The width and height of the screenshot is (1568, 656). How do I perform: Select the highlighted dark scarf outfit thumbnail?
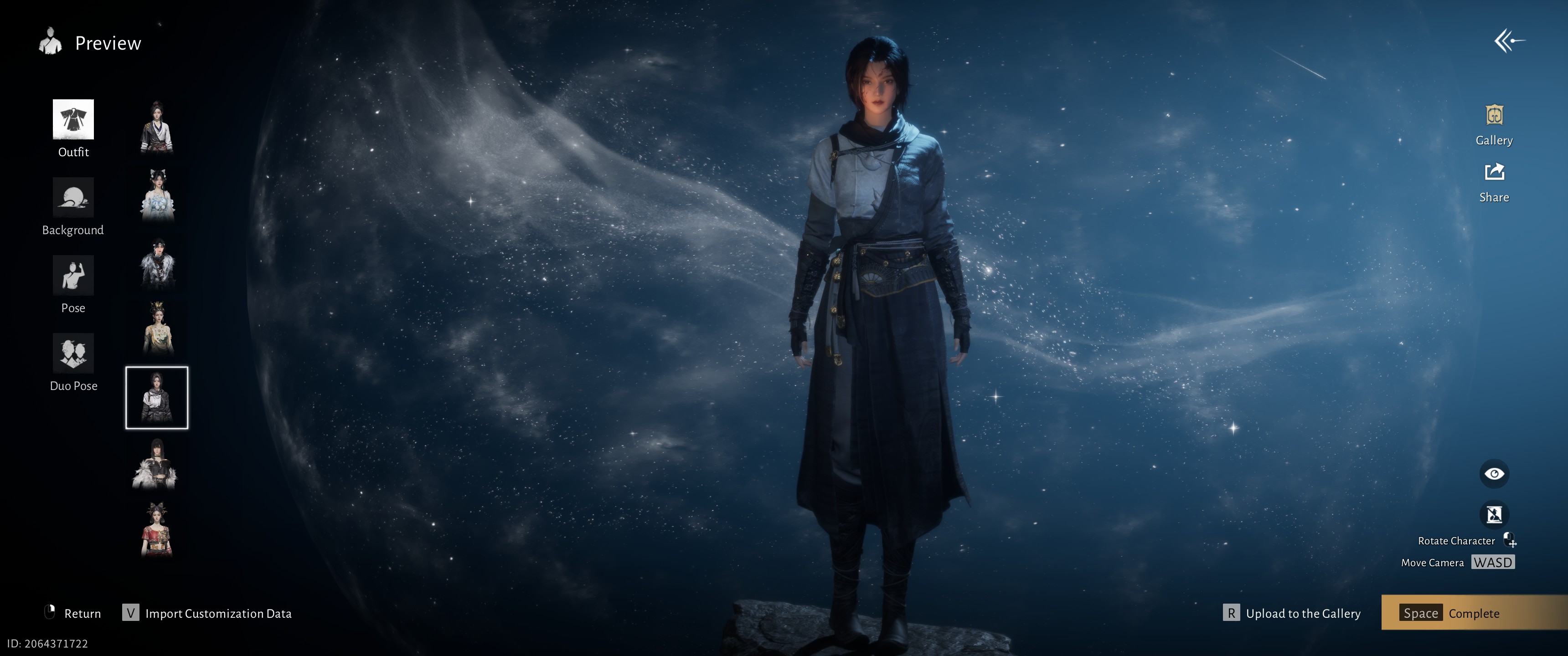157,397
